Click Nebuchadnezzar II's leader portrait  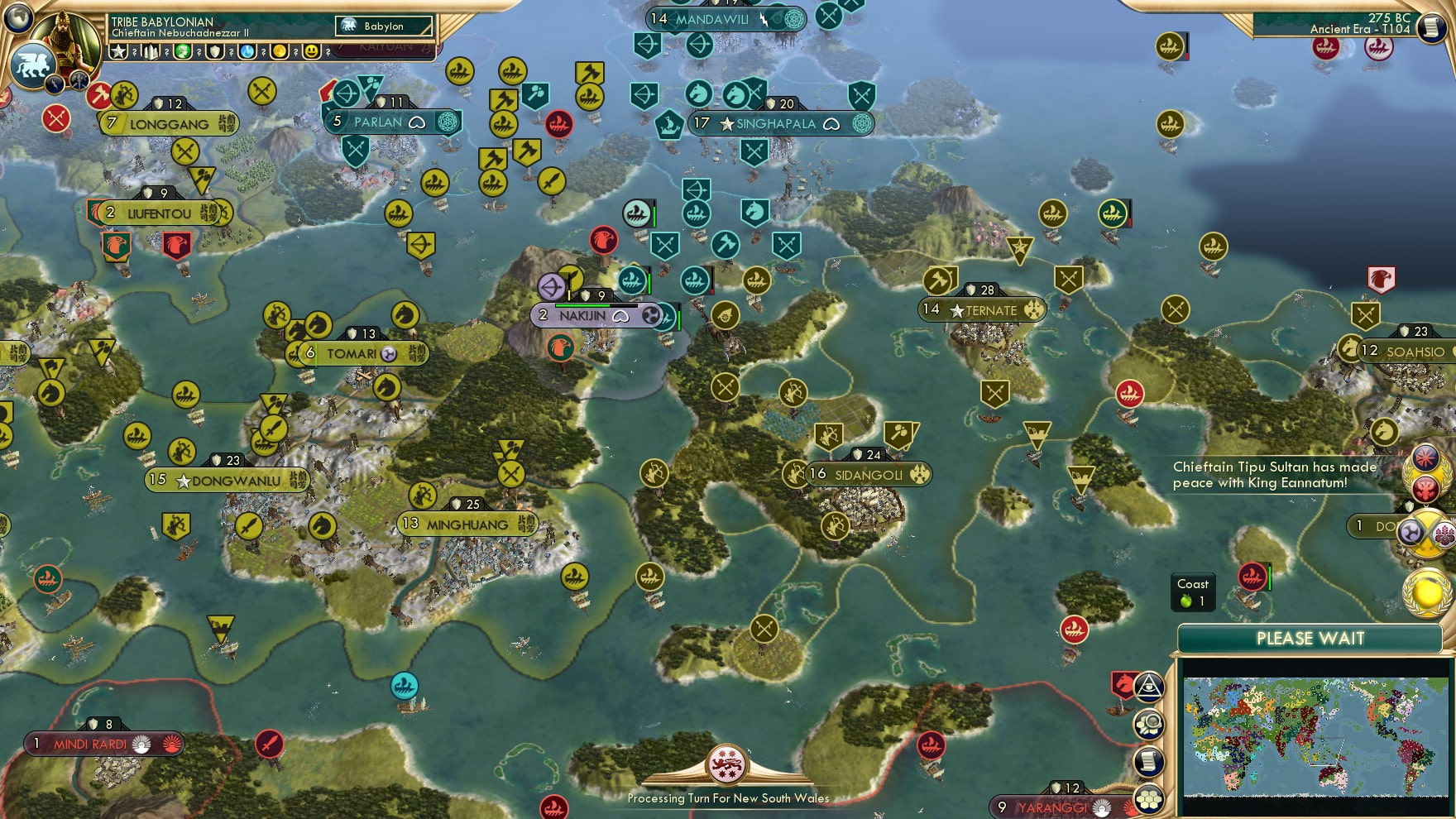click(x=65, y=40)
